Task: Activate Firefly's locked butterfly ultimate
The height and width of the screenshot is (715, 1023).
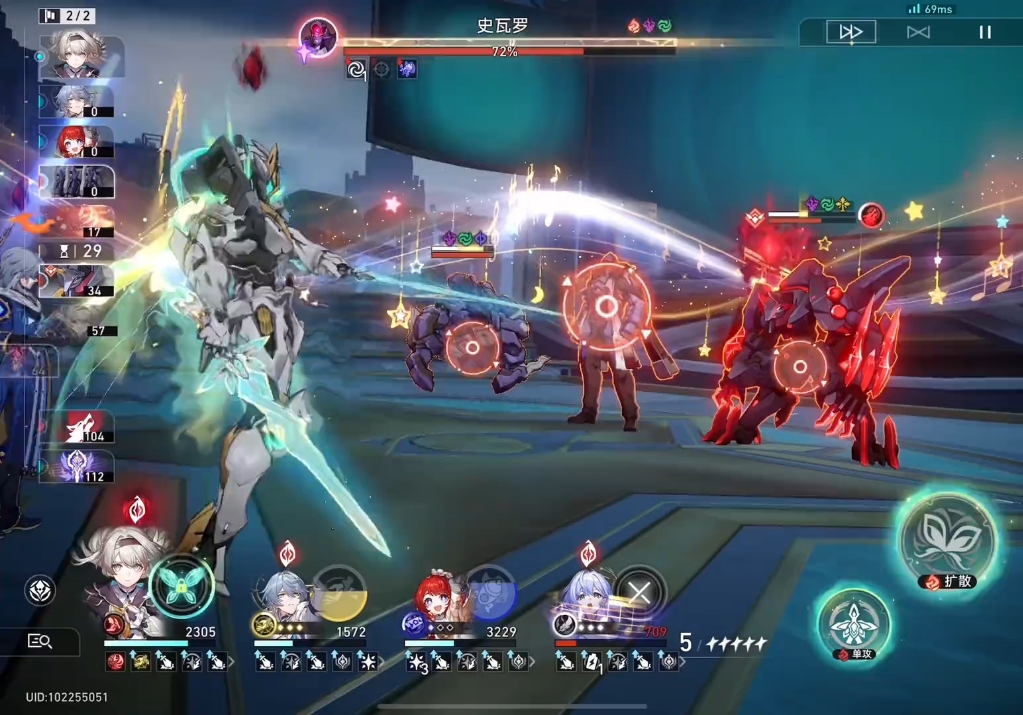Action: pos(182,585)
